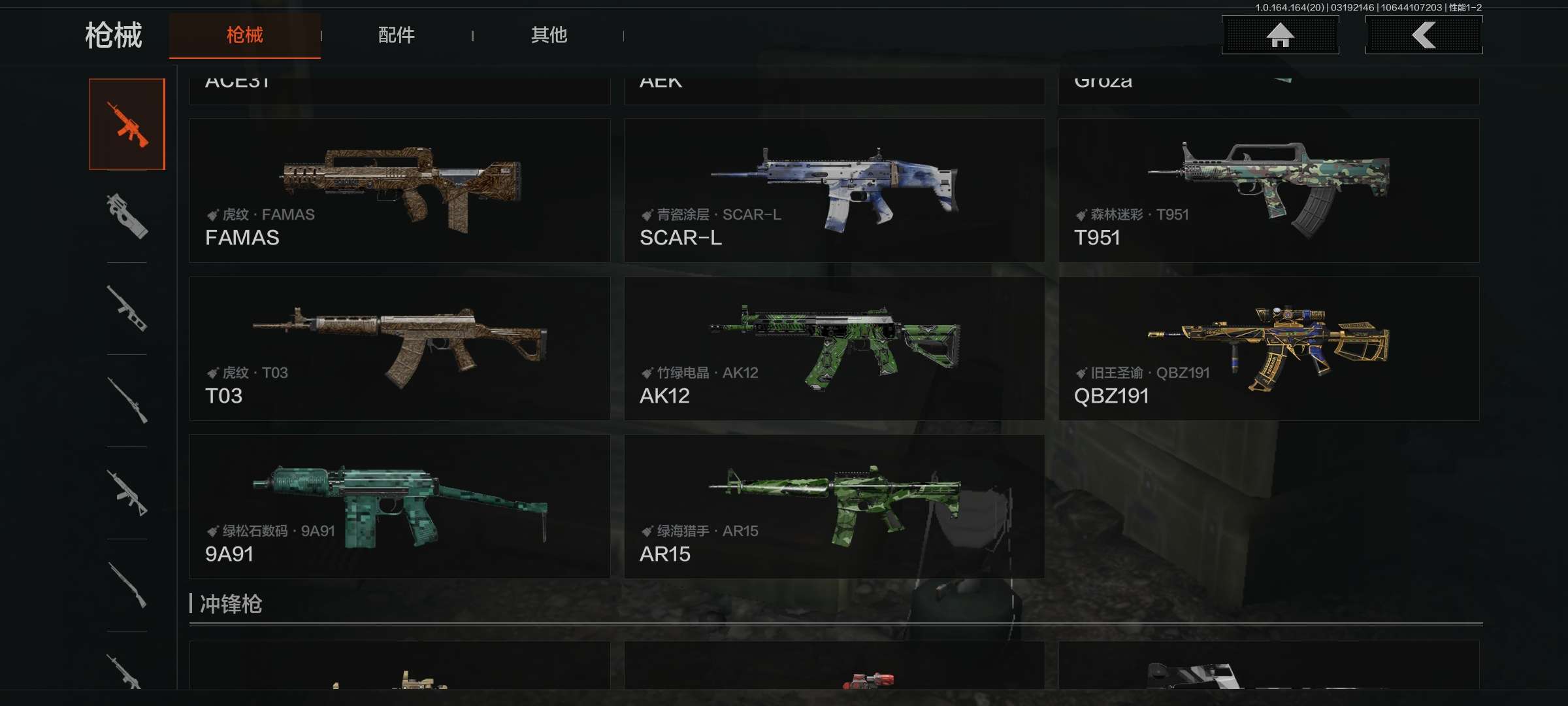Choose the QBZ191 rifle card
This screenshot has height=706, width=1568.
pos(1268,348)
